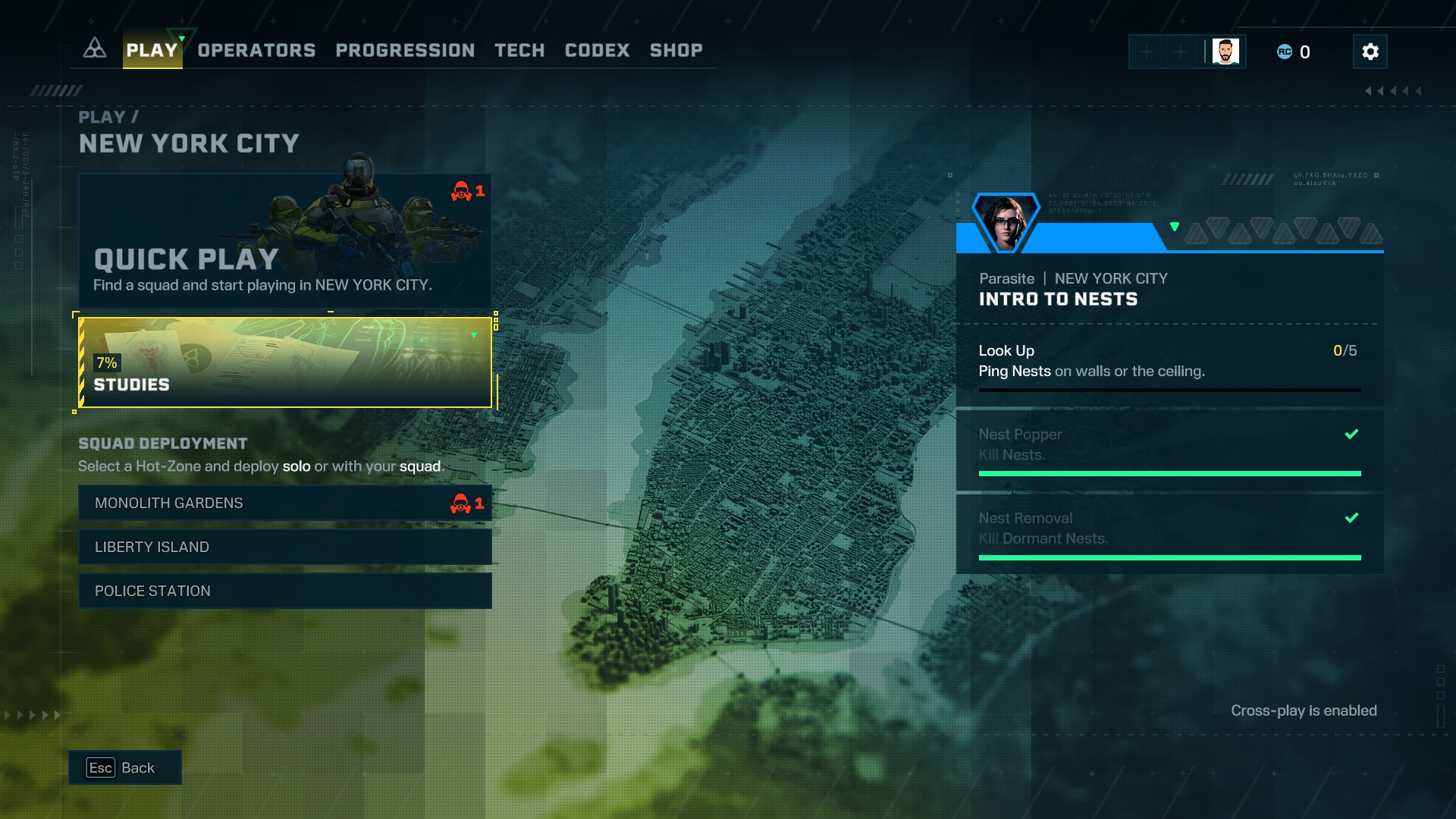Switch to the Operators tab
Image resolution: width=1456 pixels, height=819 pixels.
point(256,51)
